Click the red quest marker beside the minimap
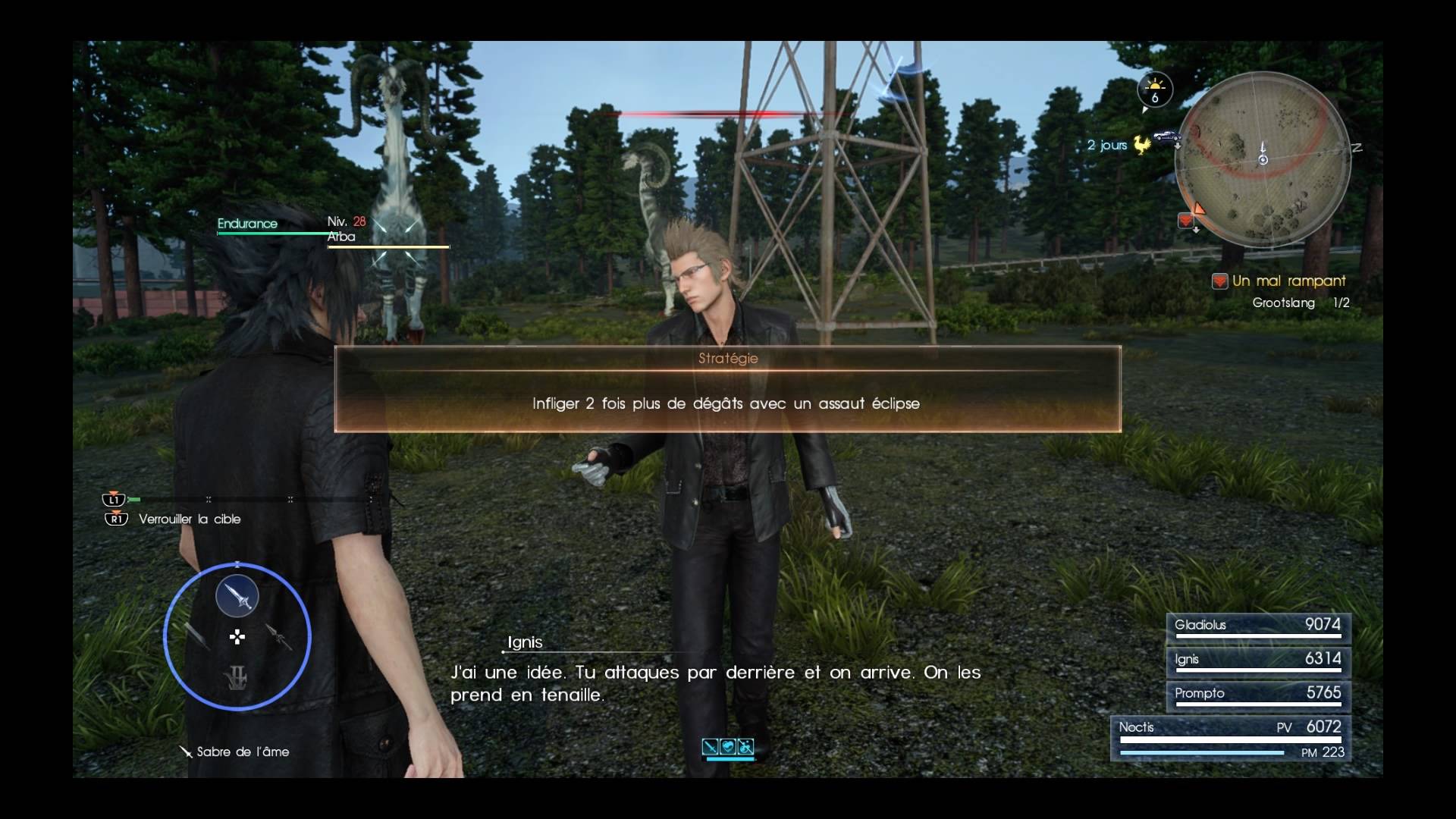The image size is (1456, 819). click(x=1186, y=220)
